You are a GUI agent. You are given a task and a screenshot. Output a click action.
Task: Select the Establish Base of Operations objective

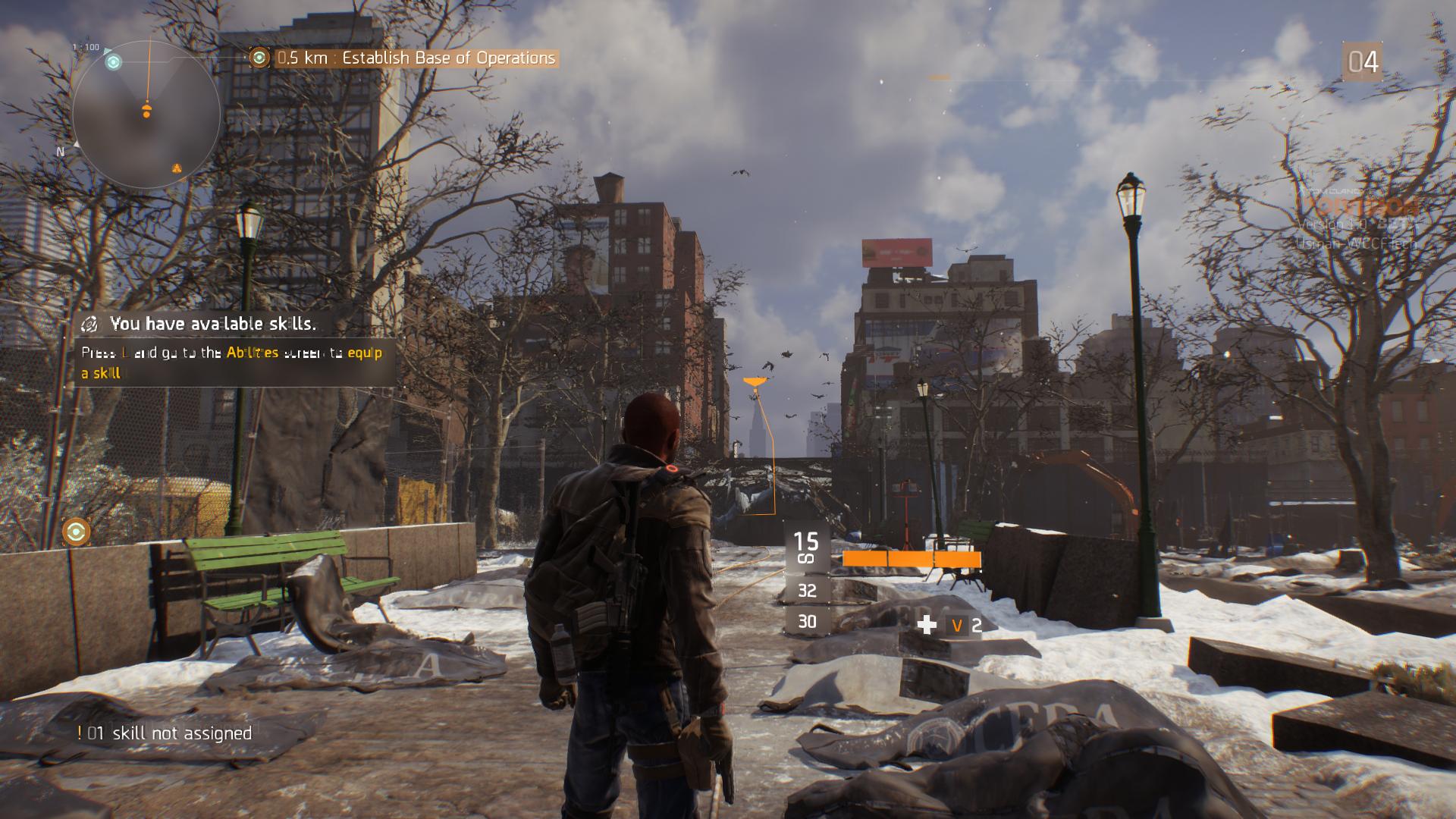(416, 58)
